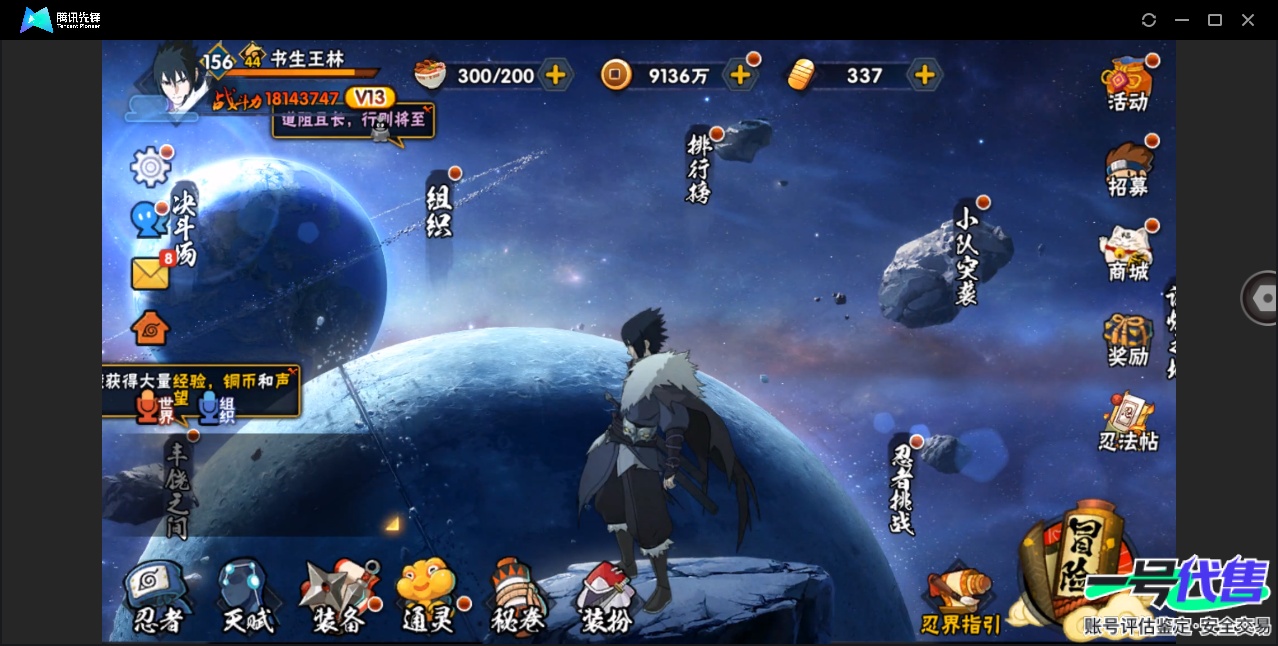Open the 秘卷 secret scroll menu
1278x646 pixels.
518,597
